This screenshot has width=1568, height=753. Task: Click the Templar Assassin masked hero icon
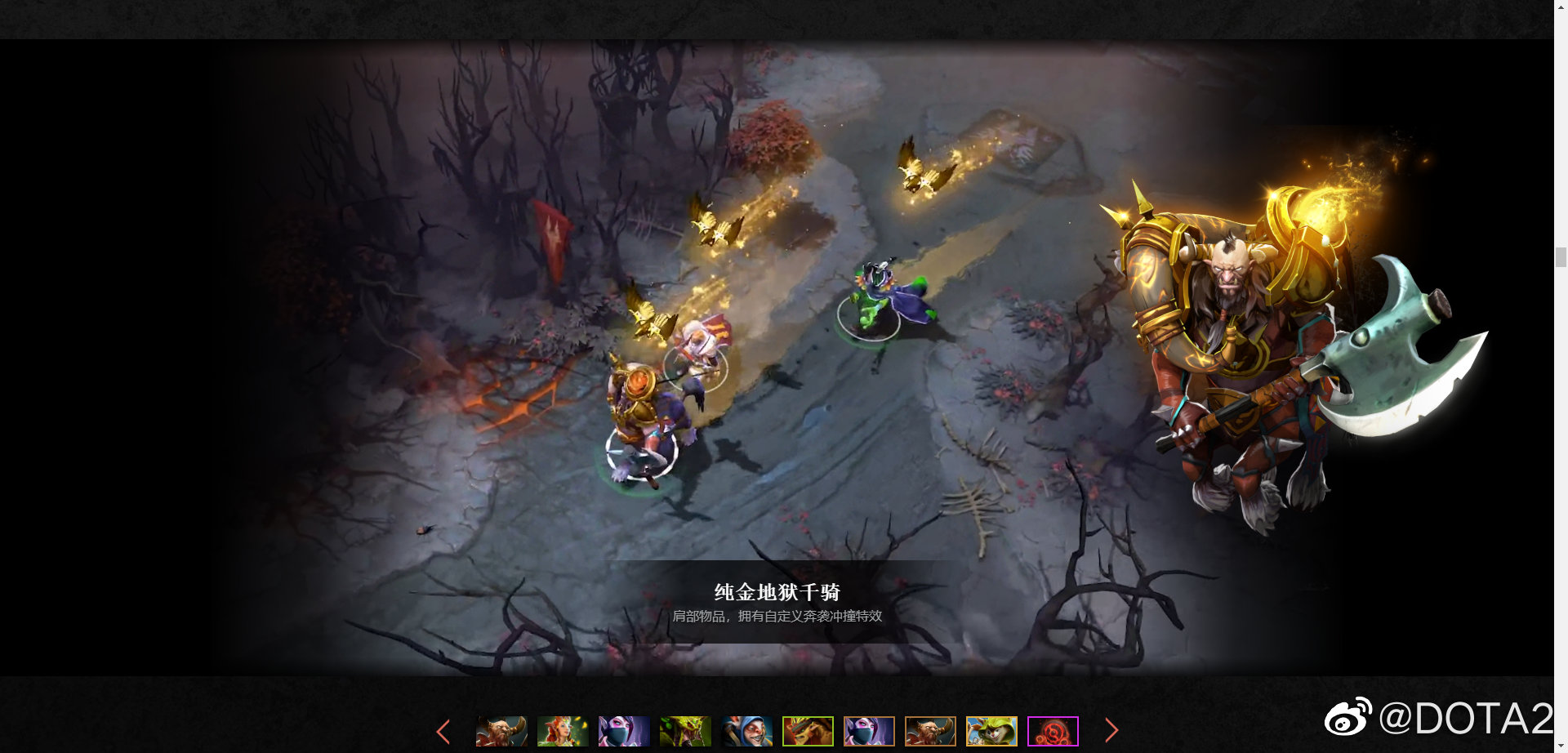623,731
